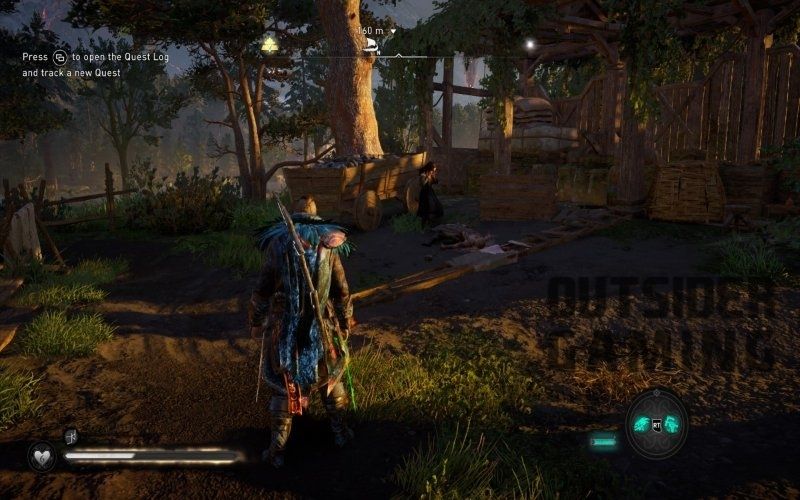
Task: Select the glowing arrow quiver icon
Action: pyautogui.click(x=602, y=439)
